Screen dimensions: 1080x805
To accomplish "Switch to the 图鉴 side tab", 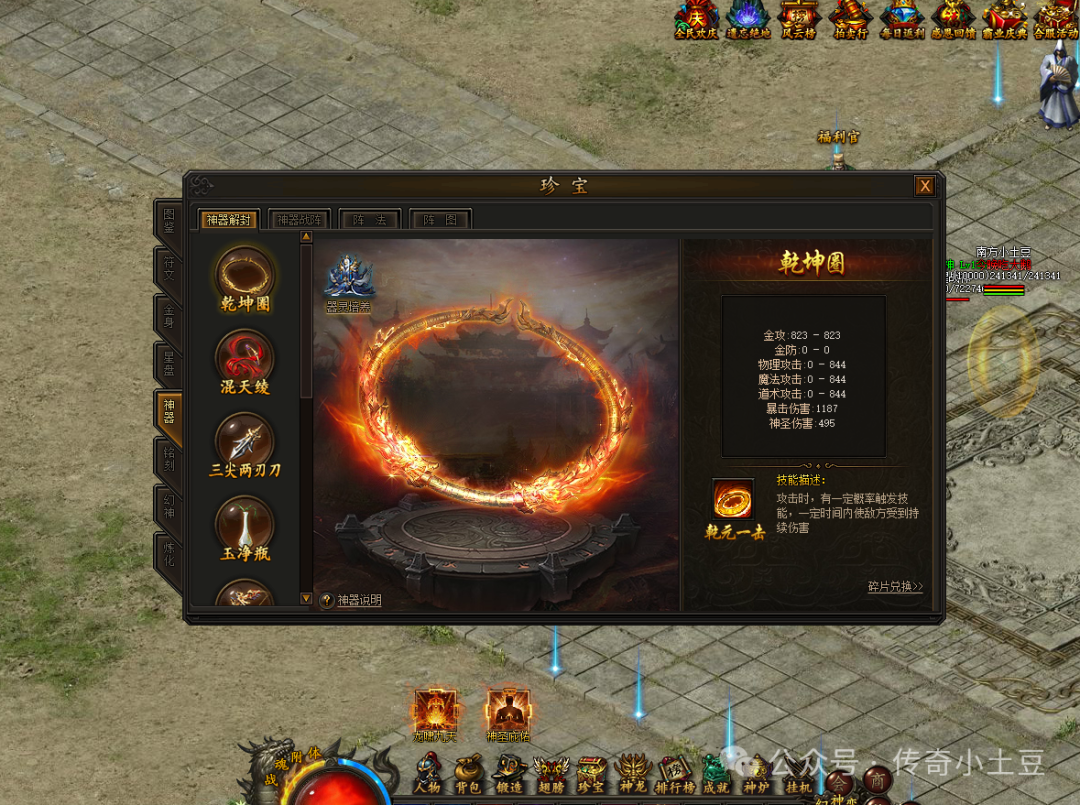I will coord(168,222).
